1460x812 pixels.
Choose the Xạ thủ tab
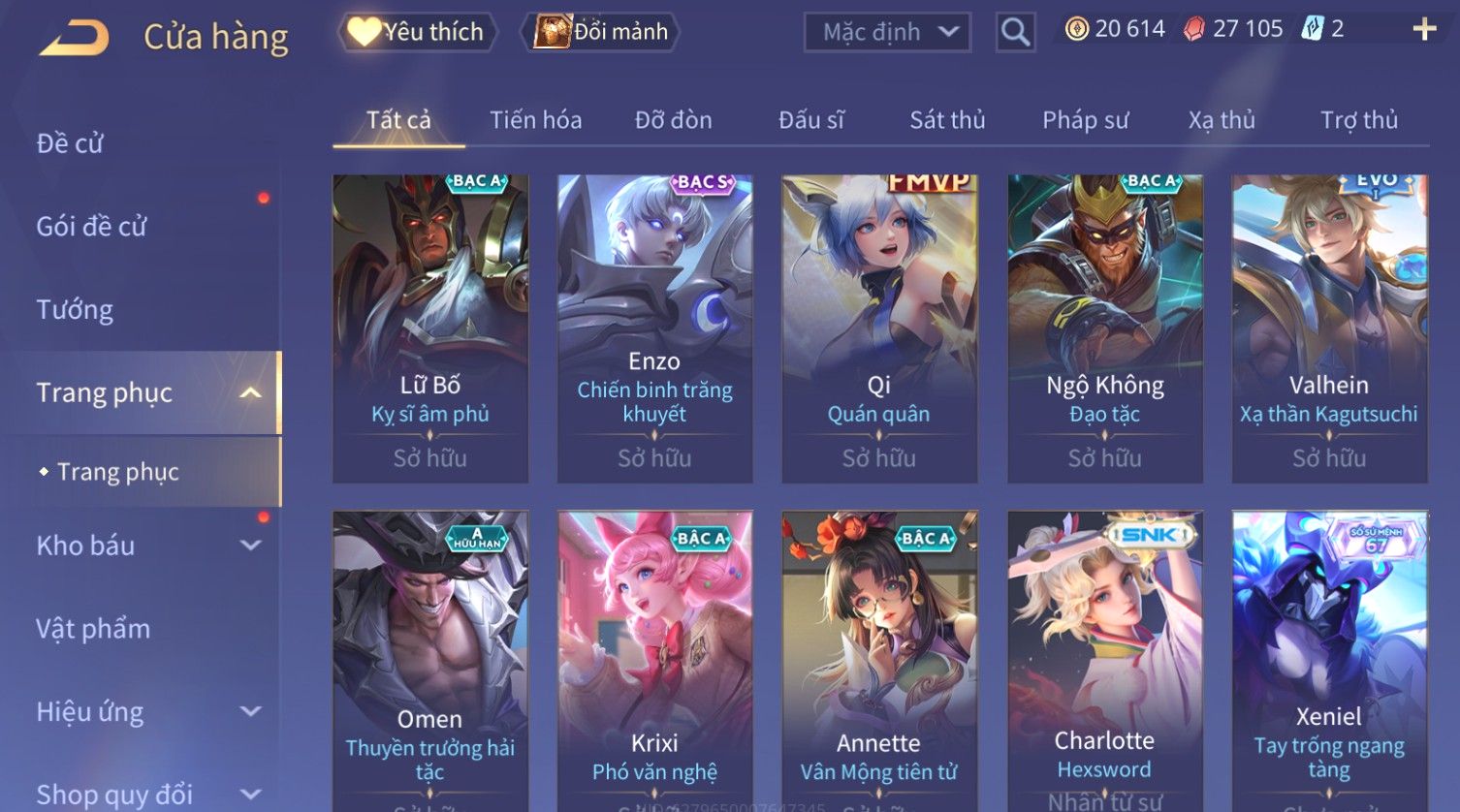tap(1222, 120)
